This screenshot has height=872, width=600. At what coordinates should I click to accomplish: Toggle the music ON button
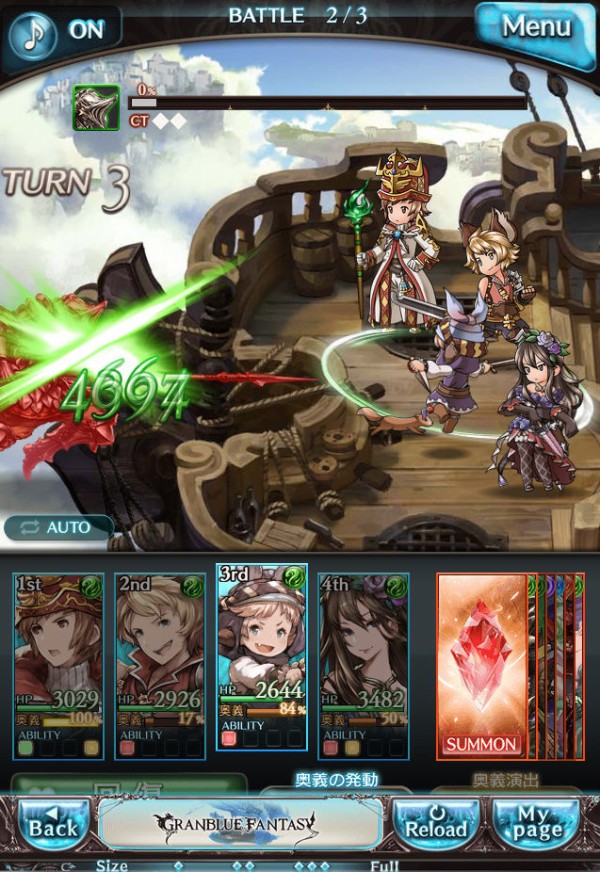tap(62, 30)
